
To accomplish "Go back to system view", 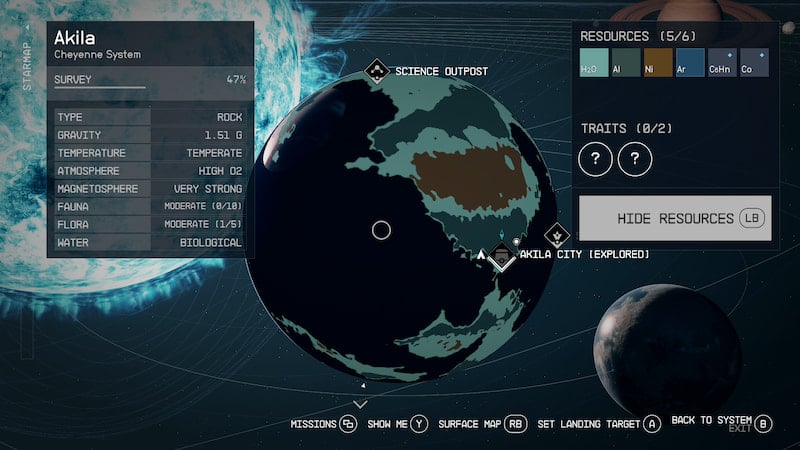I will (722, 422).
